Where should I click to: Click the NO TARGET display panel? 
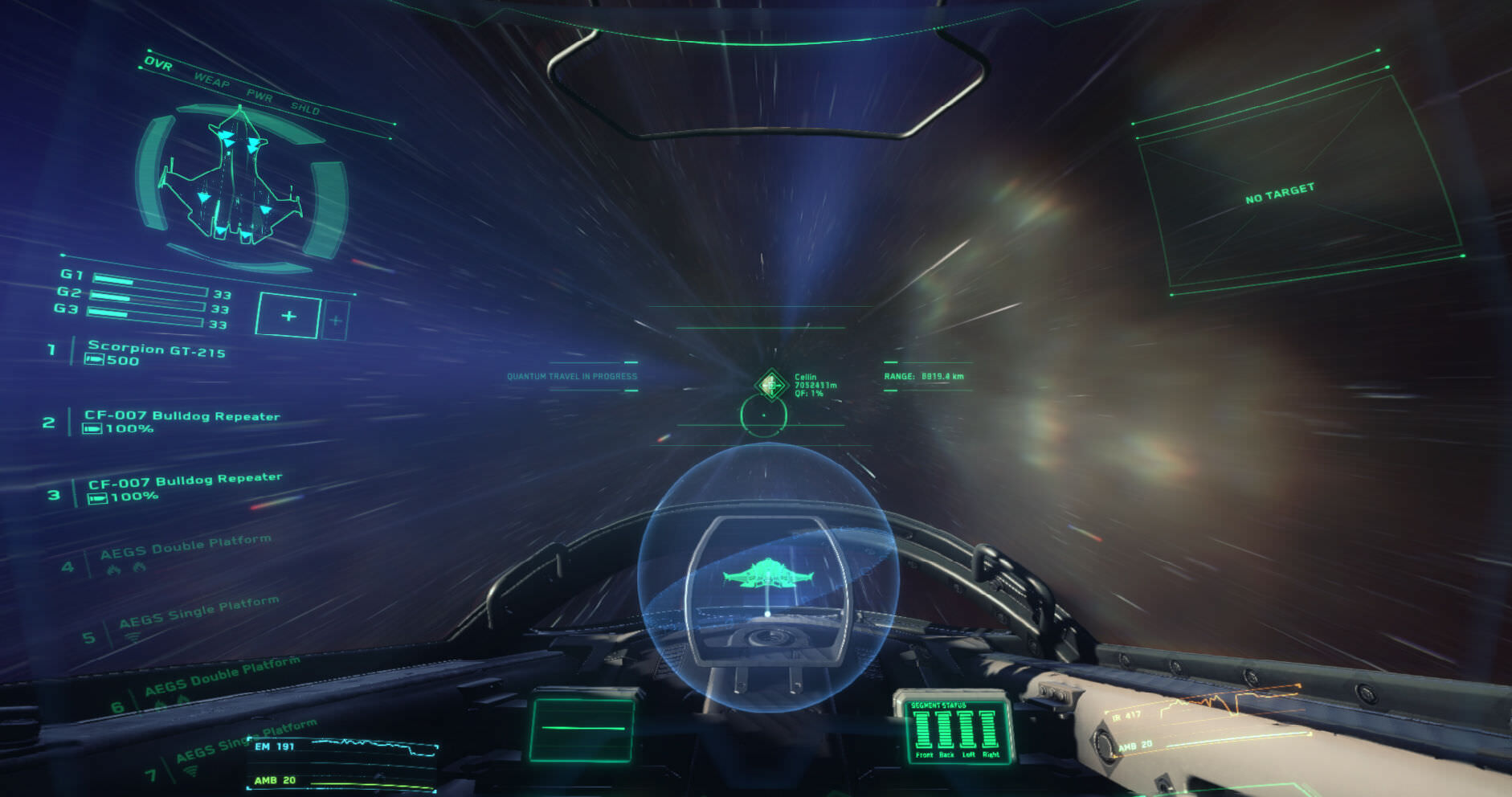click(1280, 194)
